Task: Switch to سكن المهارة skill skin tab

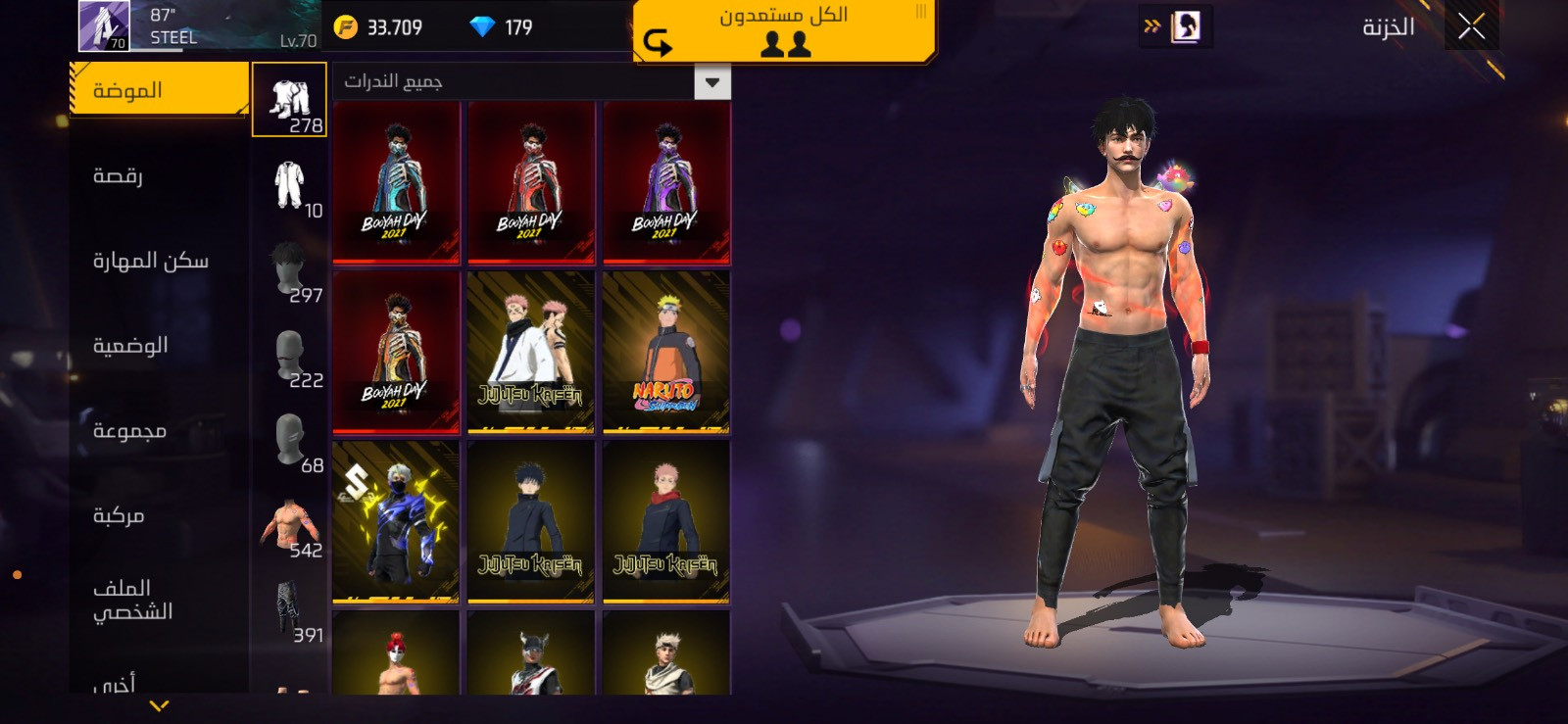Action: 150,261
